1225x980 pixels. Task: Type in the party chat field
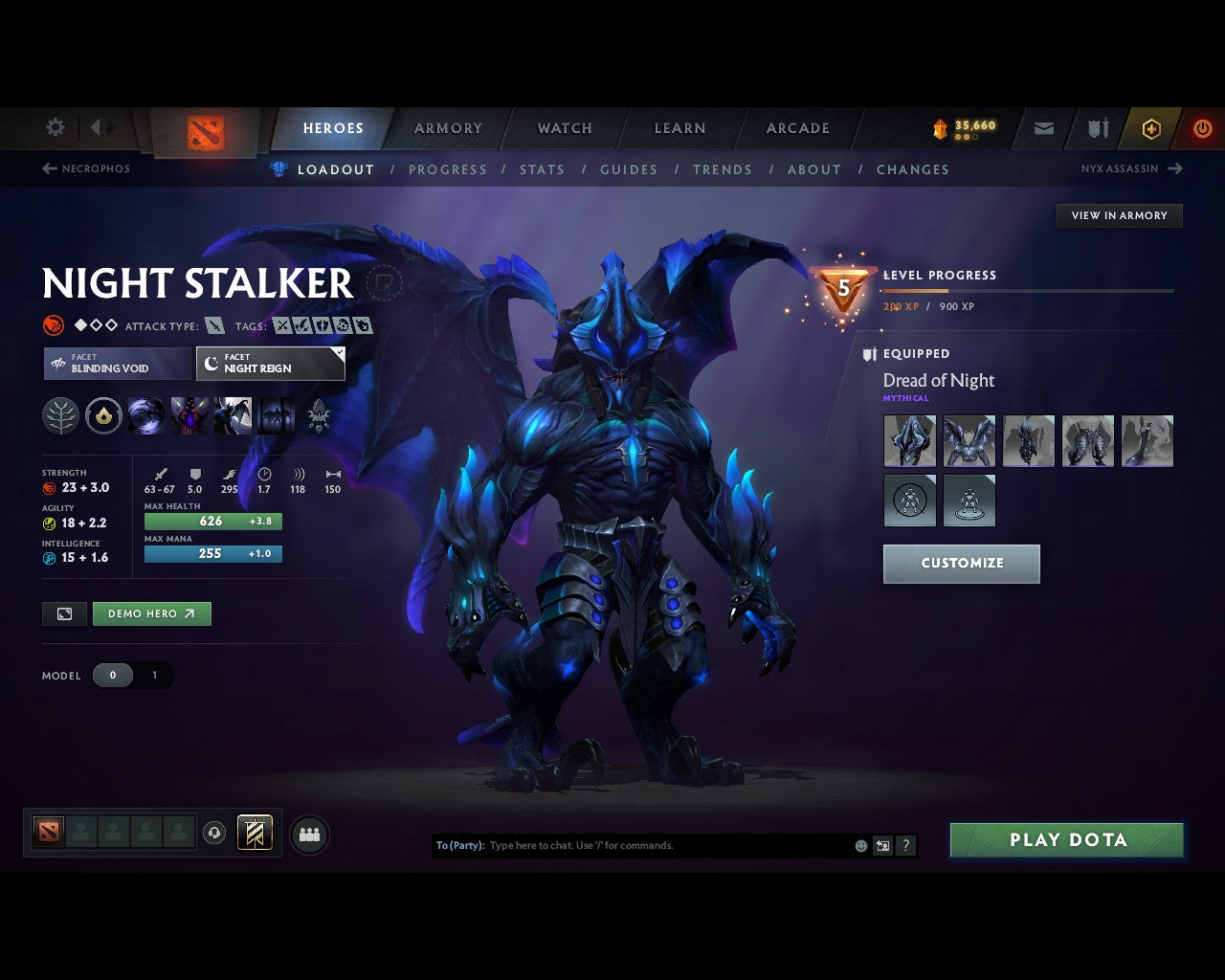(670, 845)
